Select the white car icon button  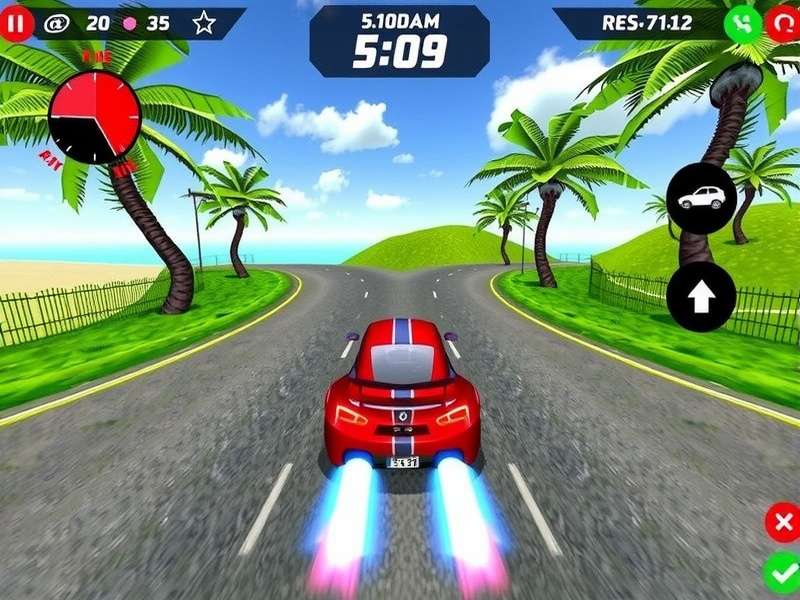701,198
